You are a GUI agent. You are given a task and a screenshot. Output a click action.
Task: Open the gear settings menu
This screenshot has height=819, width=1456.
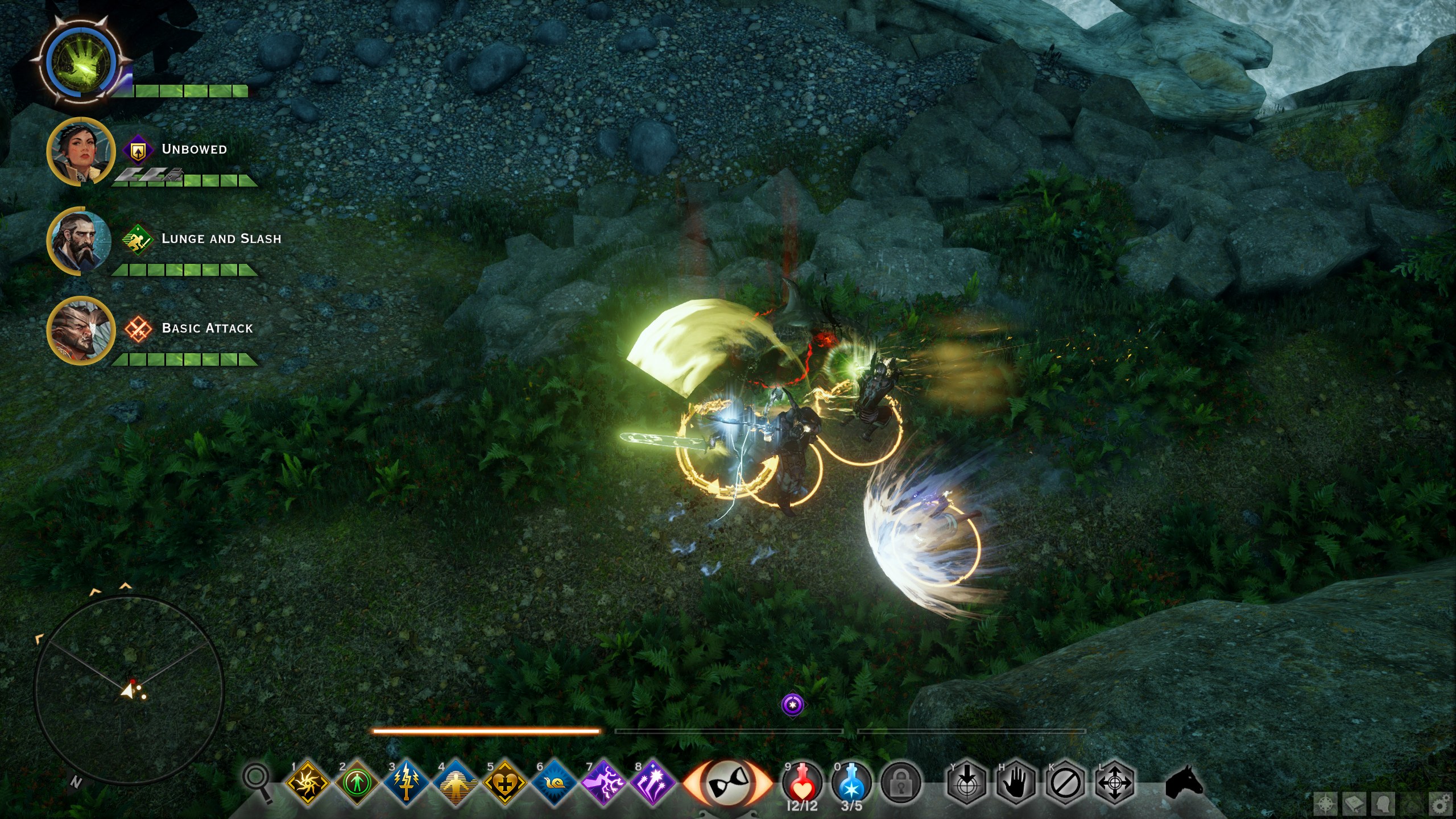[x=1441, y=805]
